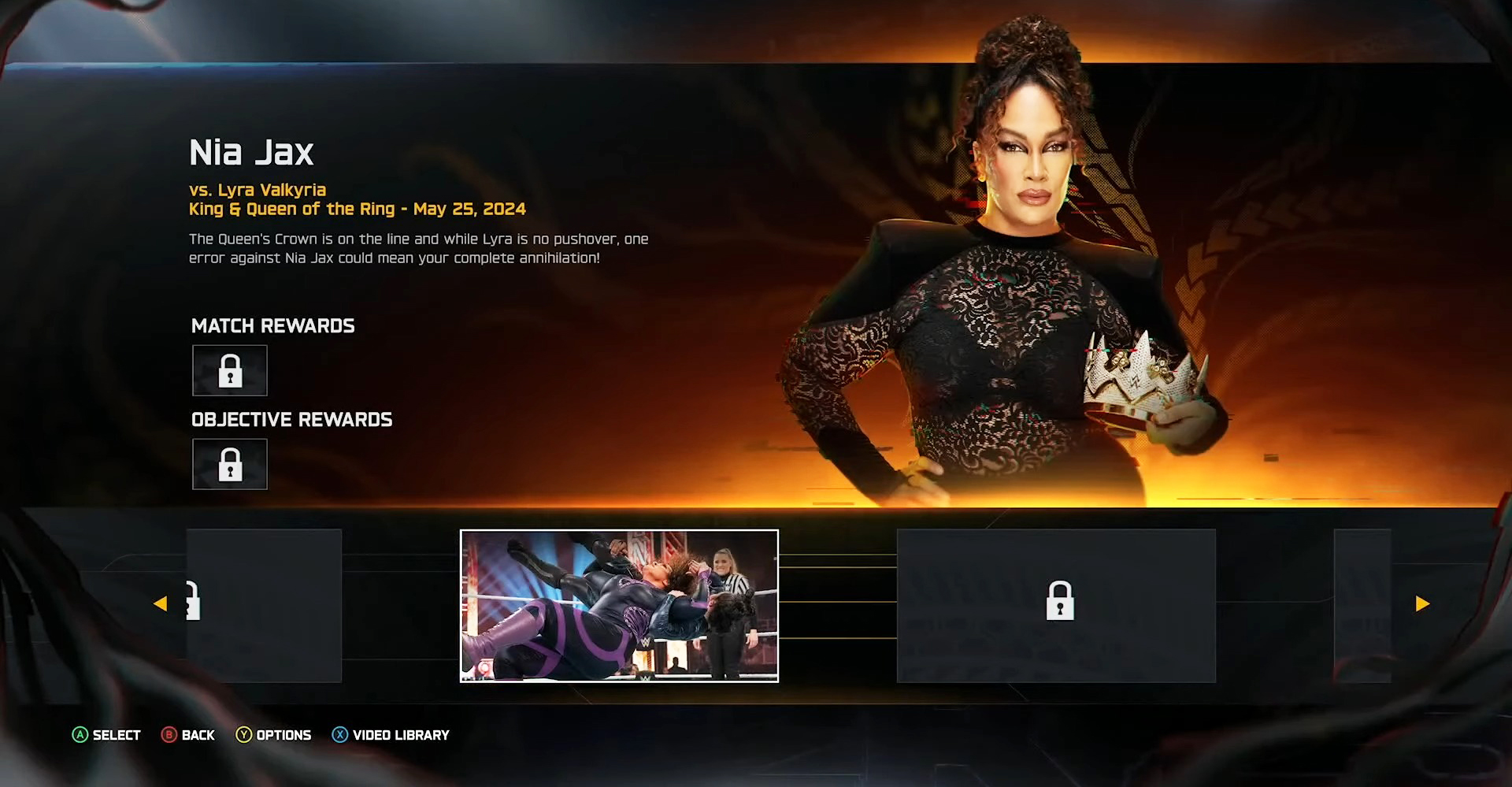This screenshot has height=787, width=1512.
Task: Click the King & Queen of the Ring subtitle
Action: (357, 210)
